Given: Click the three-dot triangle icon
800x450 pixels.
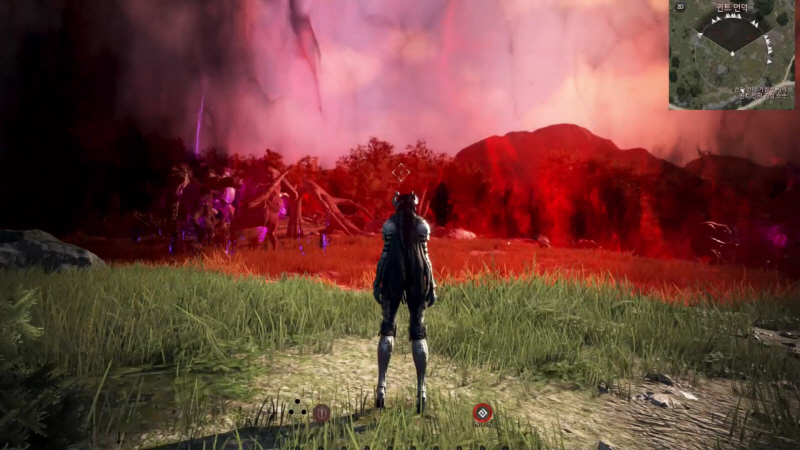Looking at the screenshot, I should (x=297, y=408).
